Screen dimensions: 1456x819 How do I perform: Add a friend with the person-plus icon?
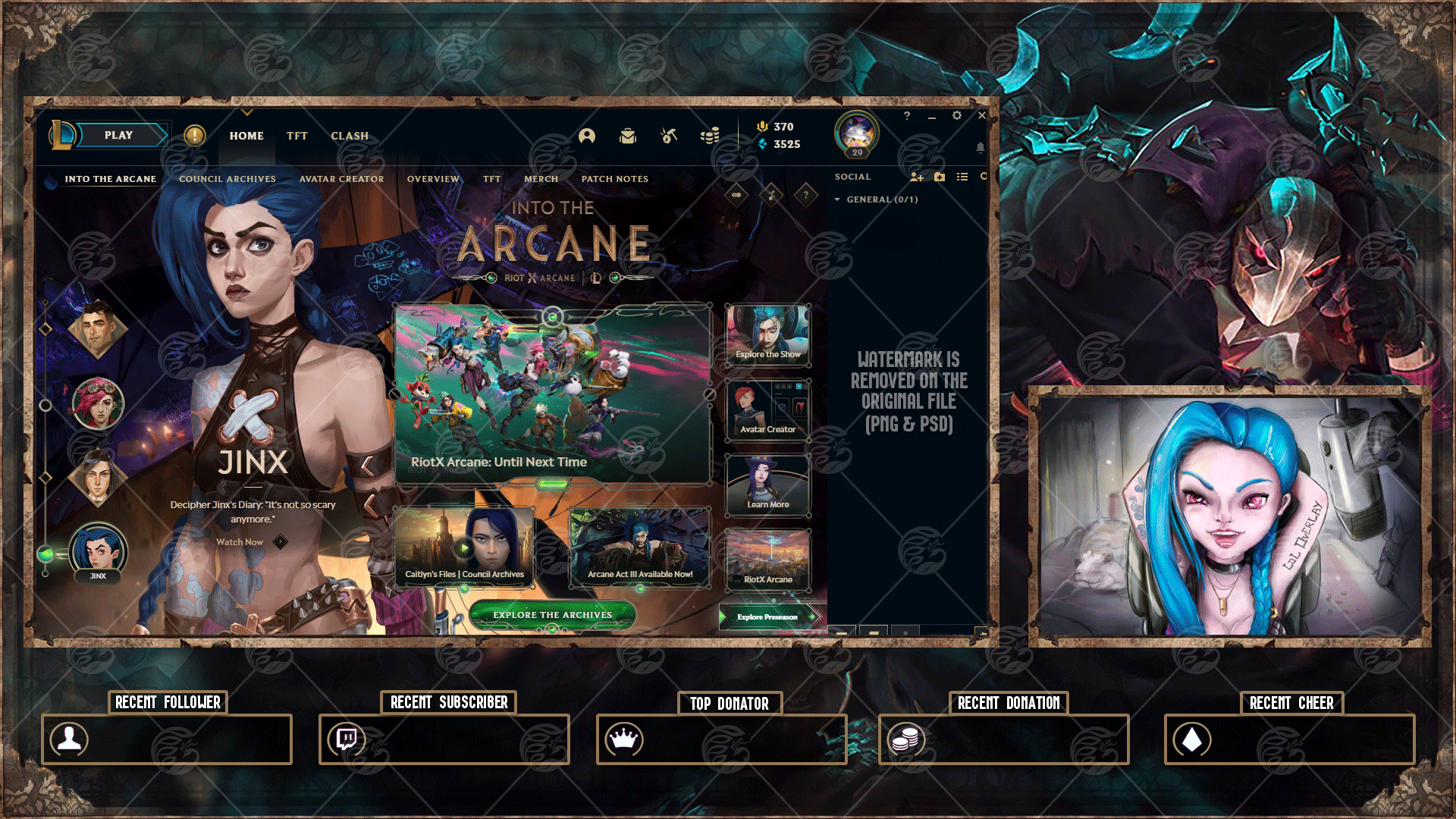tap(917, 177)
